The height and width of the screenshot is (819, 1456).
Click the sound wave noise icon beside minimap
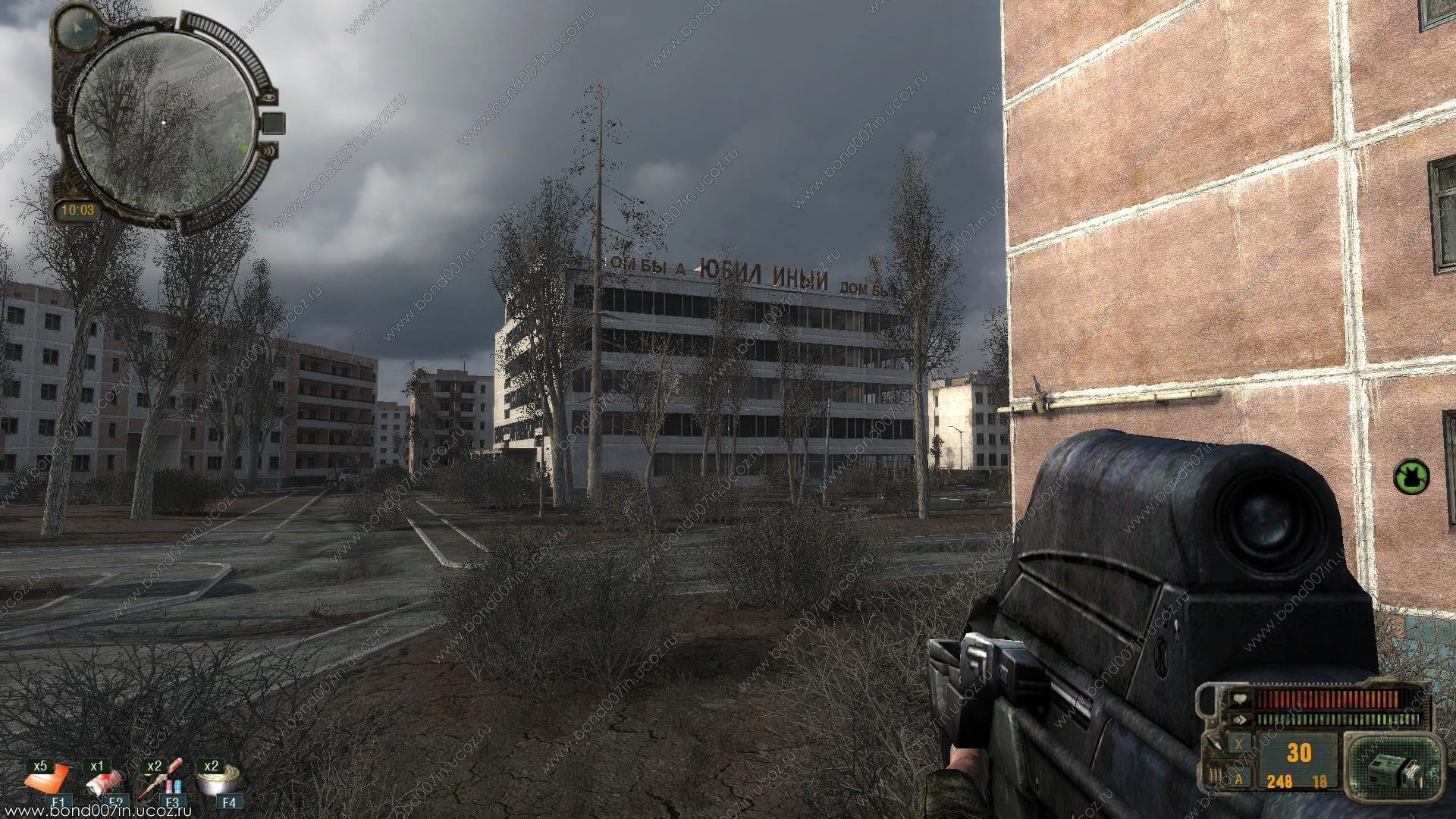[268, 151]
